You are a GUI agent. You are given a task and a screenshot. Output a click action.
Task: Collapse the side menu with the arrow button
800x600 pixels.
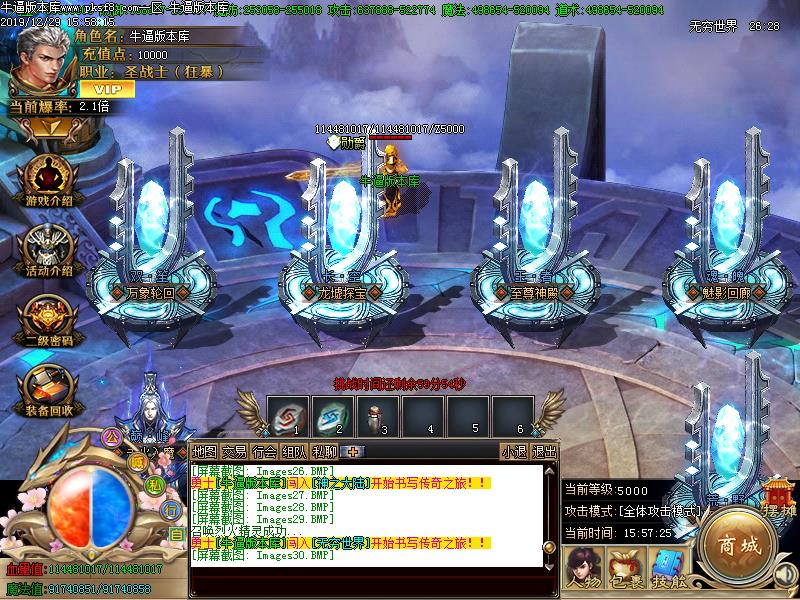(x=48, y=127)
